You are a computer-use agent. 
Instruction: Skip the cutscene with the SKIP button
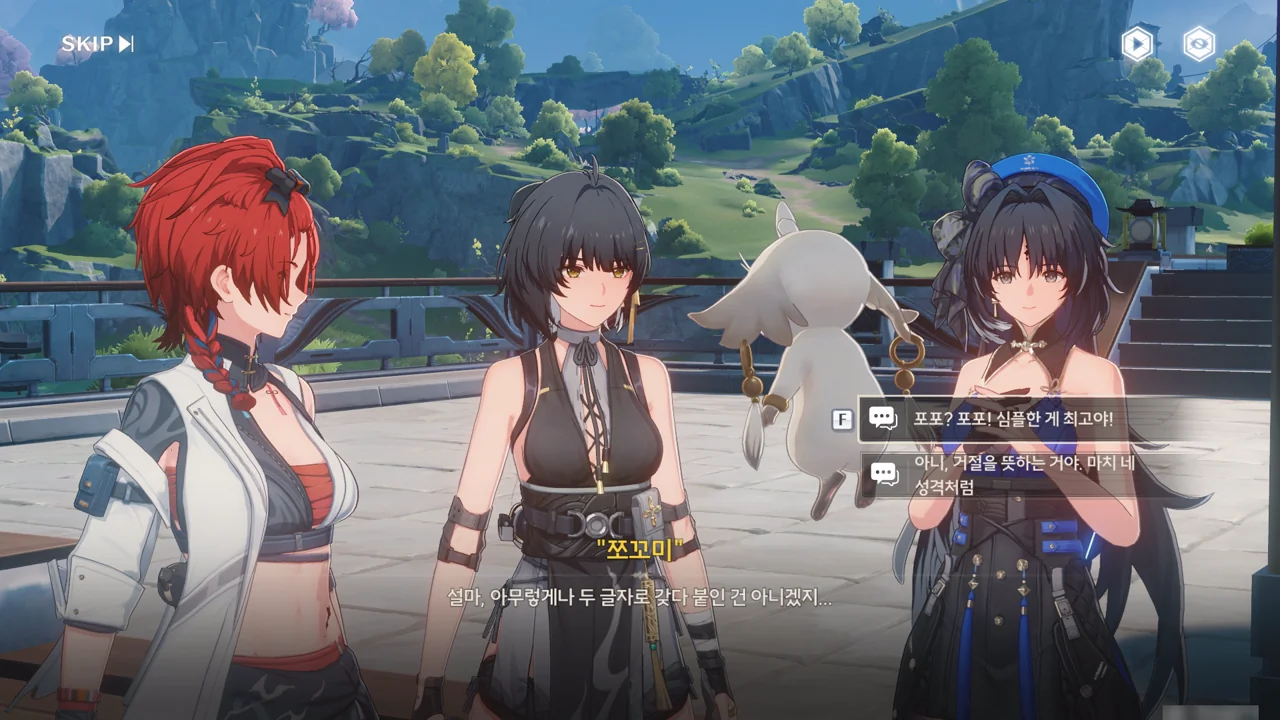click(97, 44)
